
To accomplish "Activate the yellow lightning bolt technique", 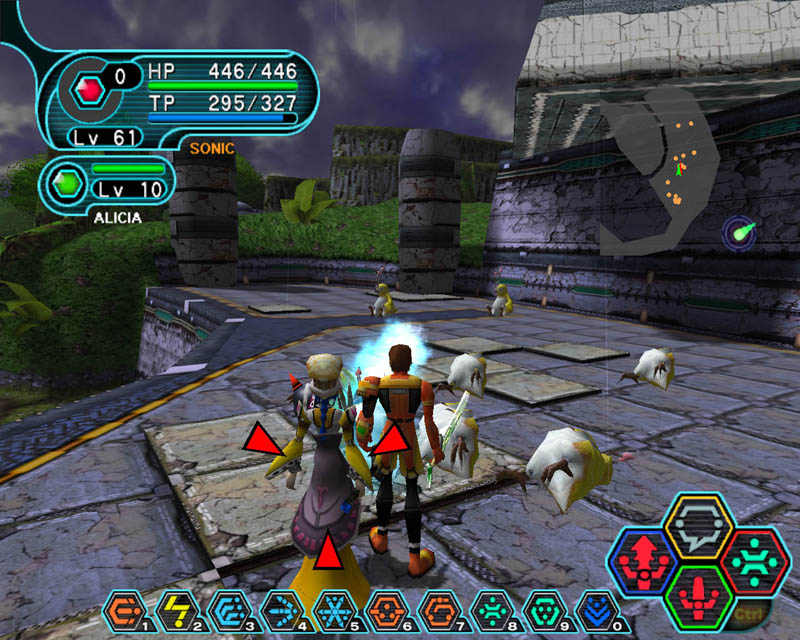I will coord(173,607).
